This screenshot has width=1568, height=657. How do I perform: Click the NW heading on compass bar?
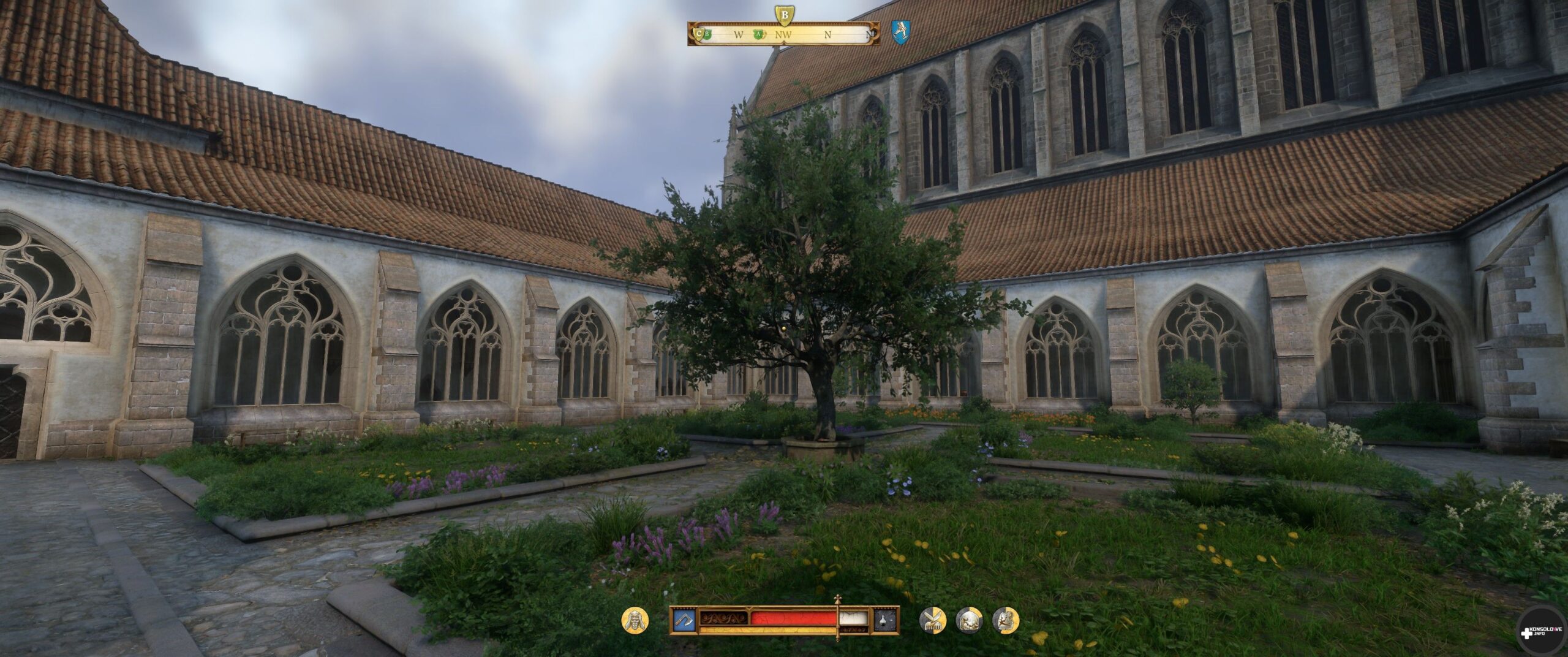[783, 35]
